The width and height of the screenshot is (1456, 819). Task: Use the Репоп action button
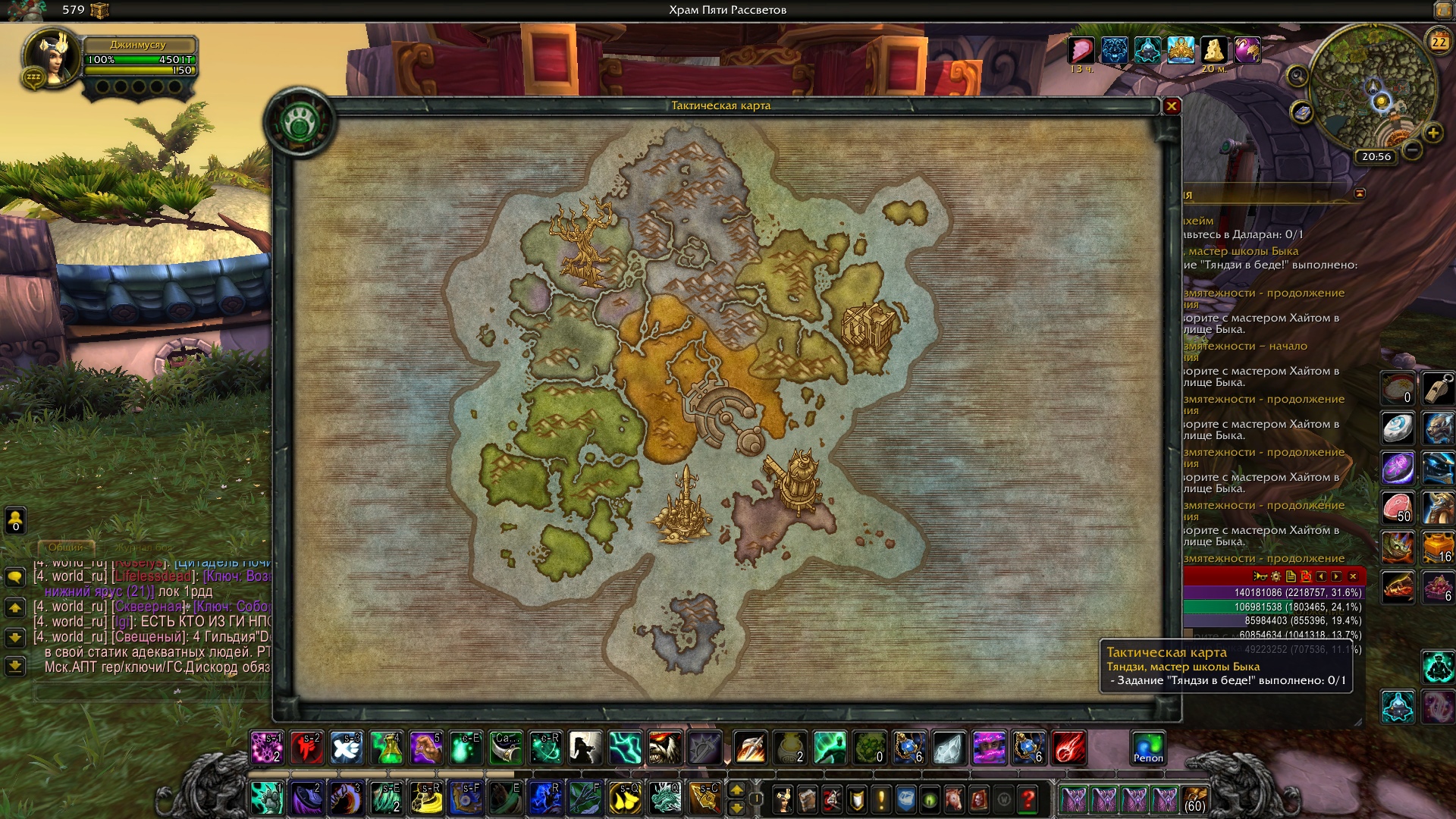click(1147, 748)
